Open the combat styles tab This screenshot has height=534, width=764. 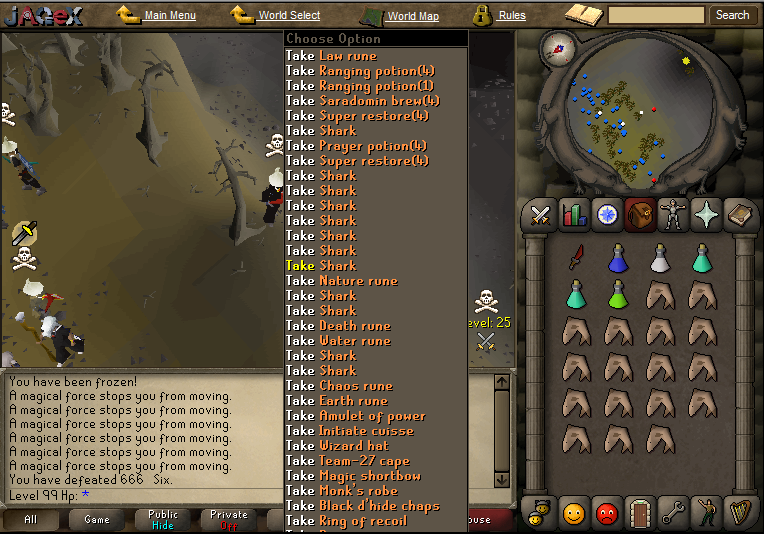click(x=541, y=215)
